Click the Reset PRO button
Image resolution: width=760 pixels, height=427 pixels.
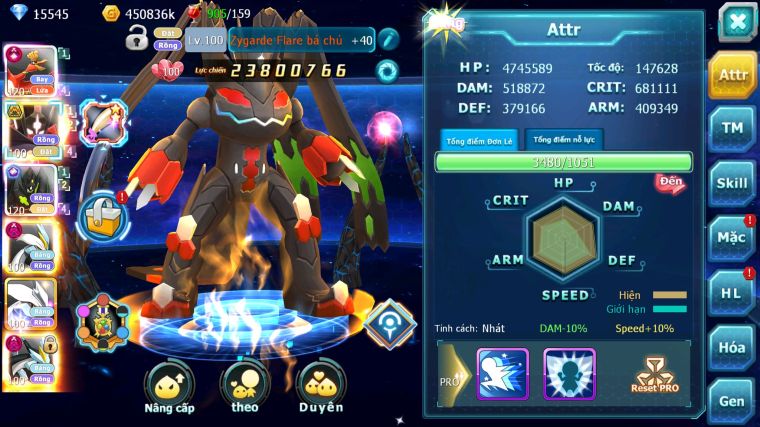coord(654,374)
